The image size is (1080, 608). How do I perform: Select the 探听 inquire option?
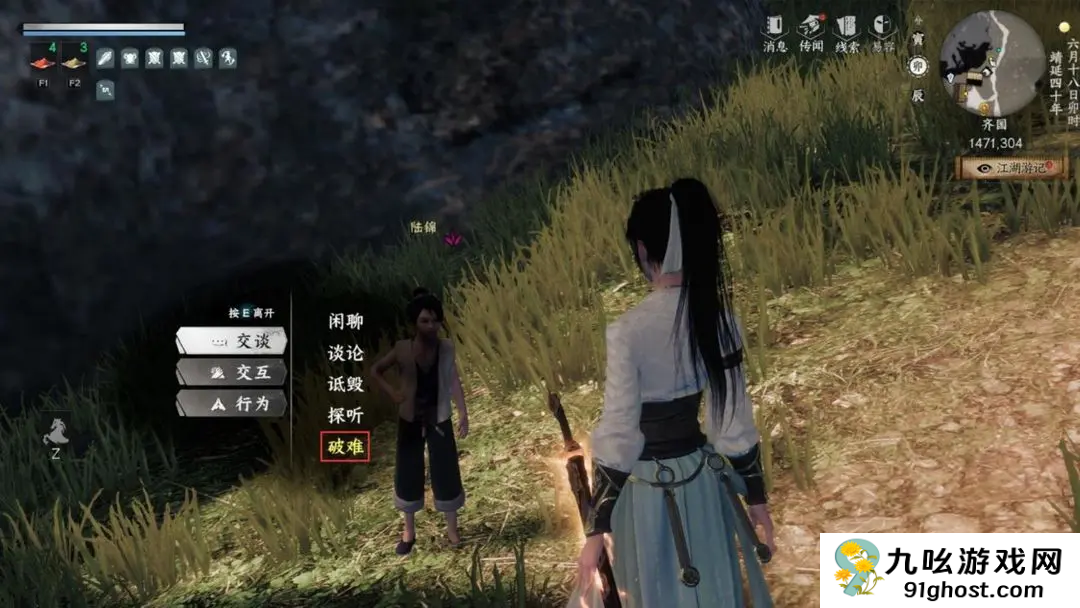click(x=345, y=415)
